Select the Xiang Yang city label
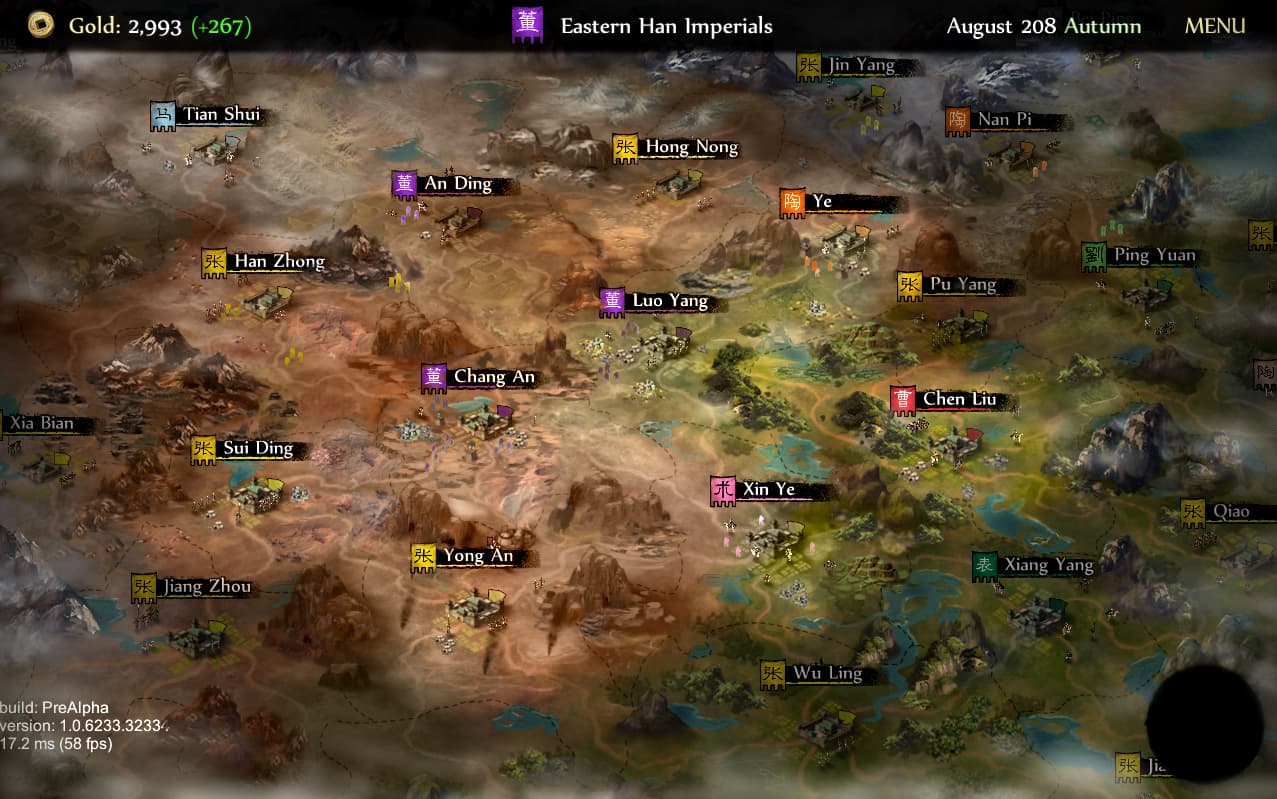The image size is (1277, 799). coord(1048,566)
